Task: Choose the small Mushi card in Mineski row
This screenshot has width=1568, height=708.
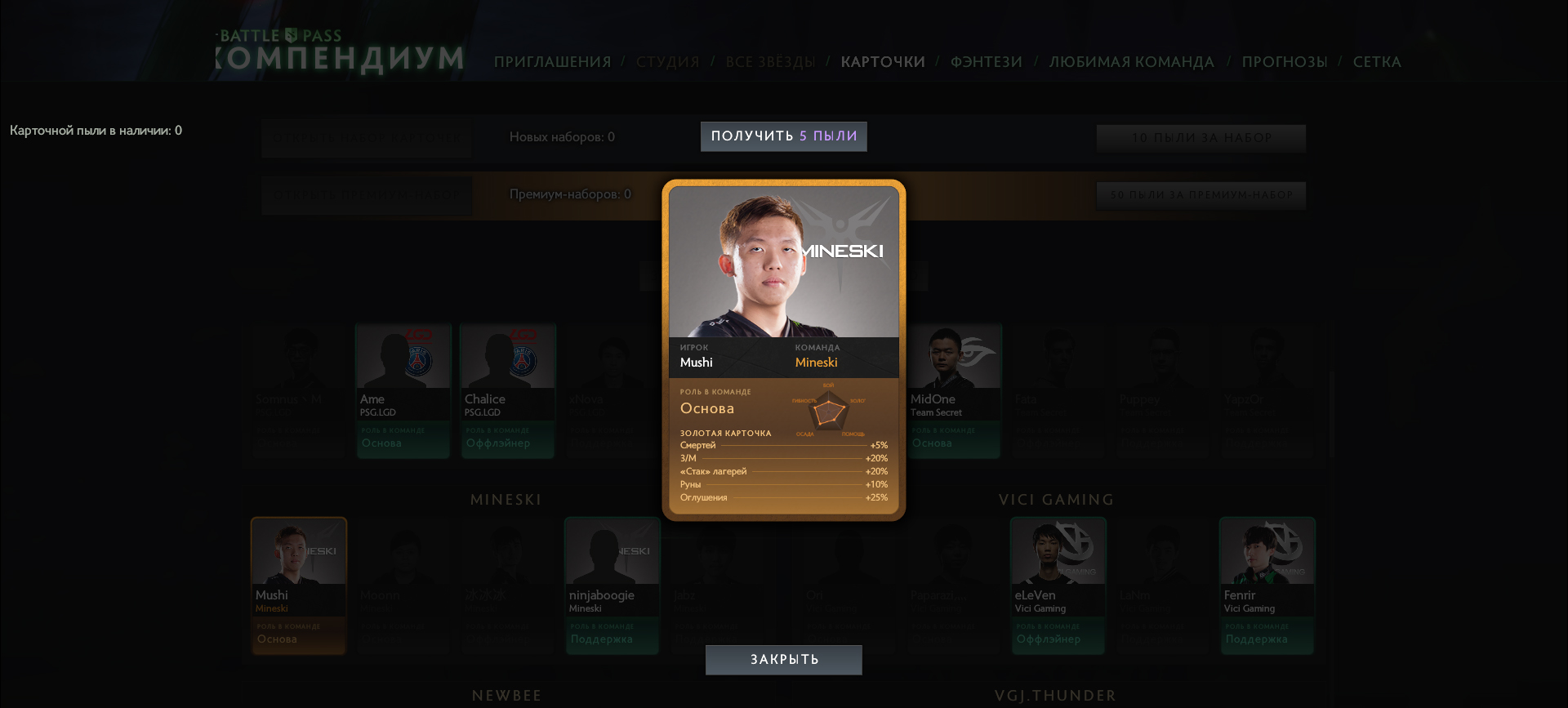Action: (x=299, y=586)
